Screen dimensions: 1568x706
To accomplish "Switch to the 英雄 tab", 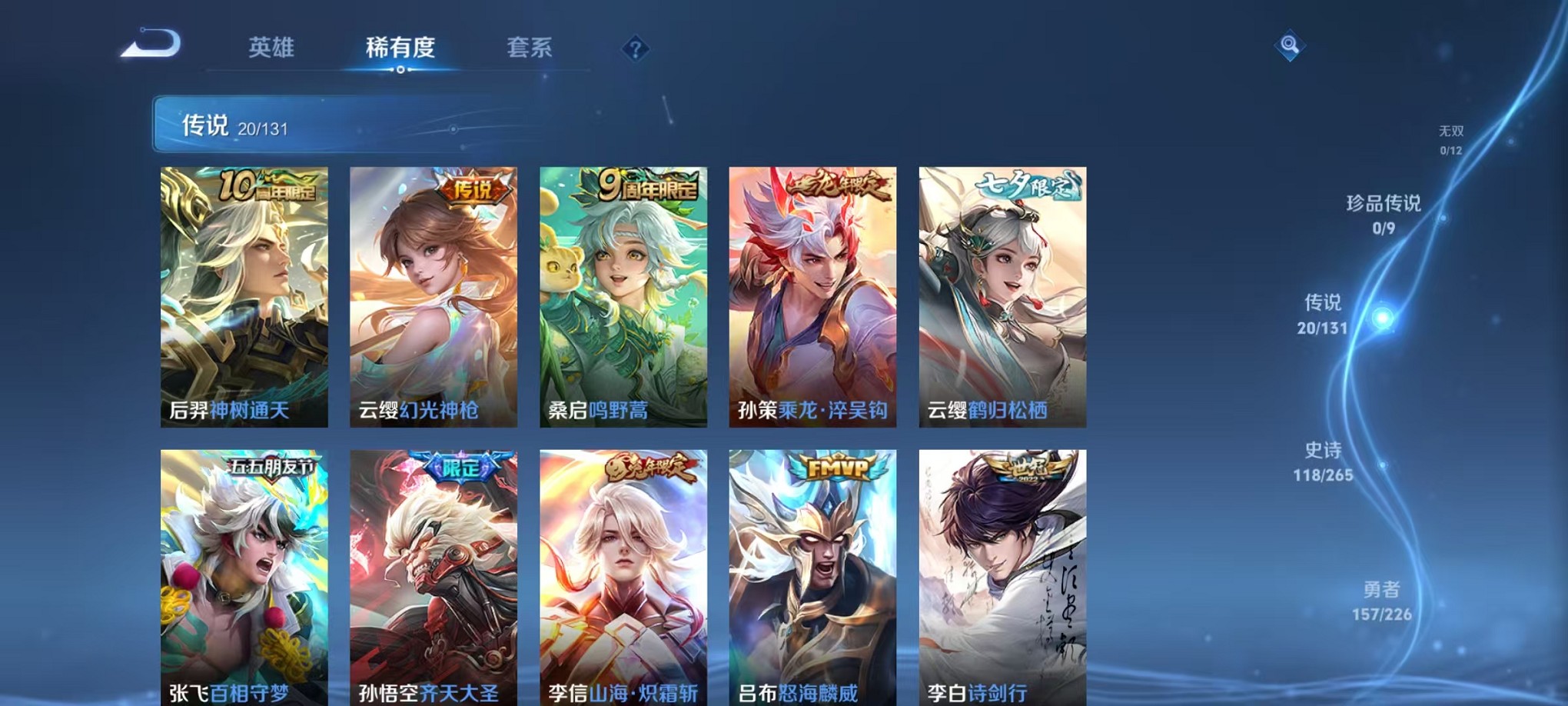I will click(x=270, y=48).
